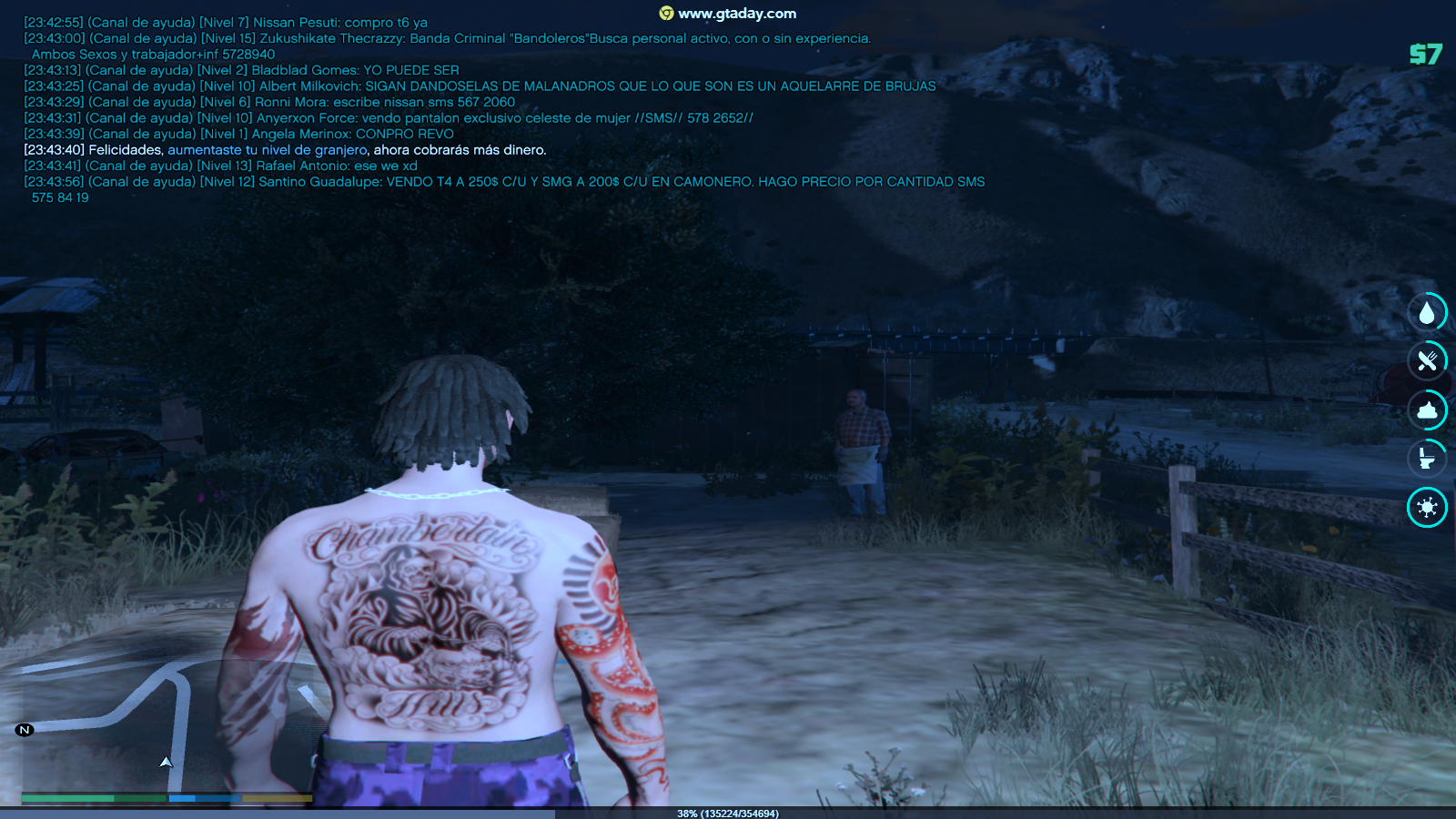Screen dimensions: 1456x819
Task: Select the toilet status icon
Action: pos(1427,459)
